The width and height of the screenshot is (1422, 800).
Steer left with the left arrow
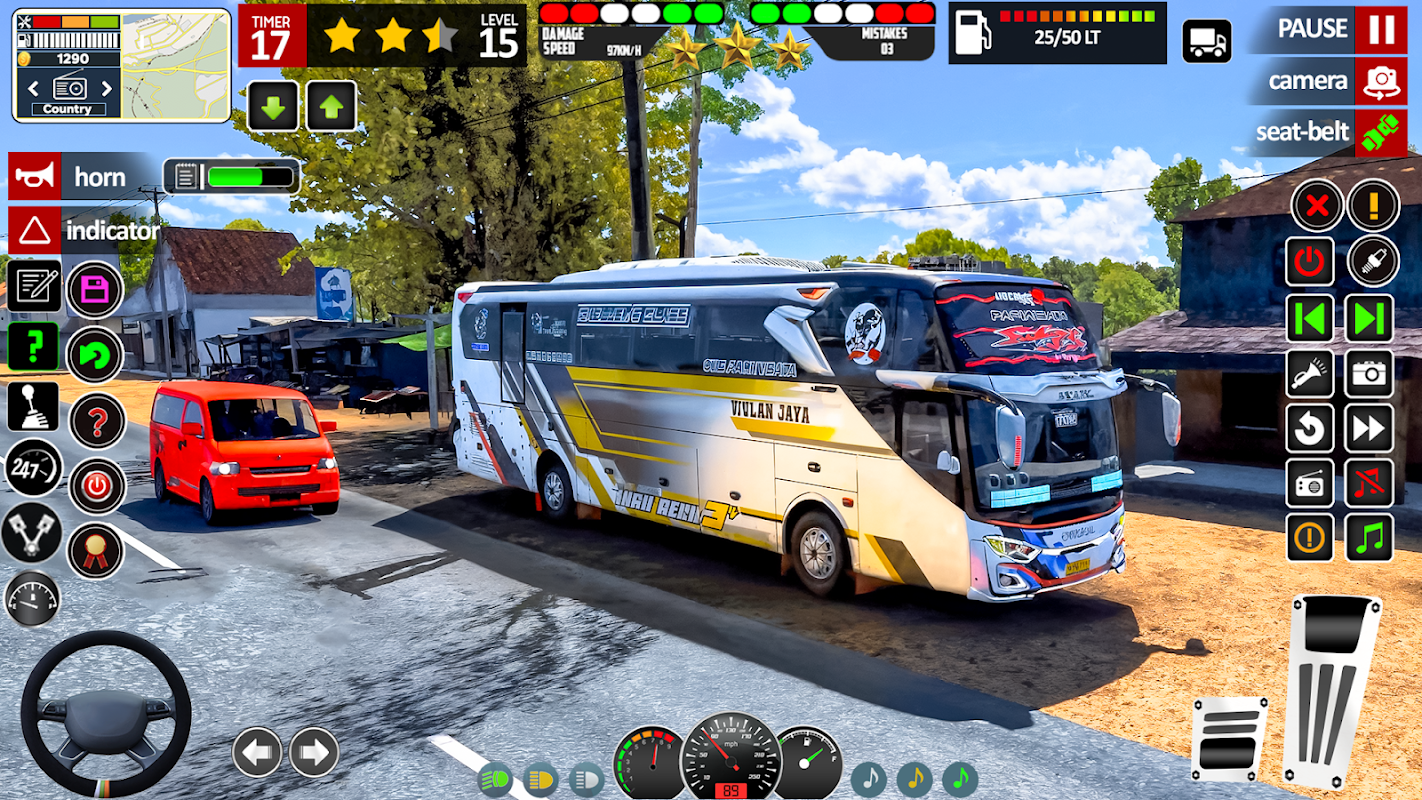(x=257, y=752)
